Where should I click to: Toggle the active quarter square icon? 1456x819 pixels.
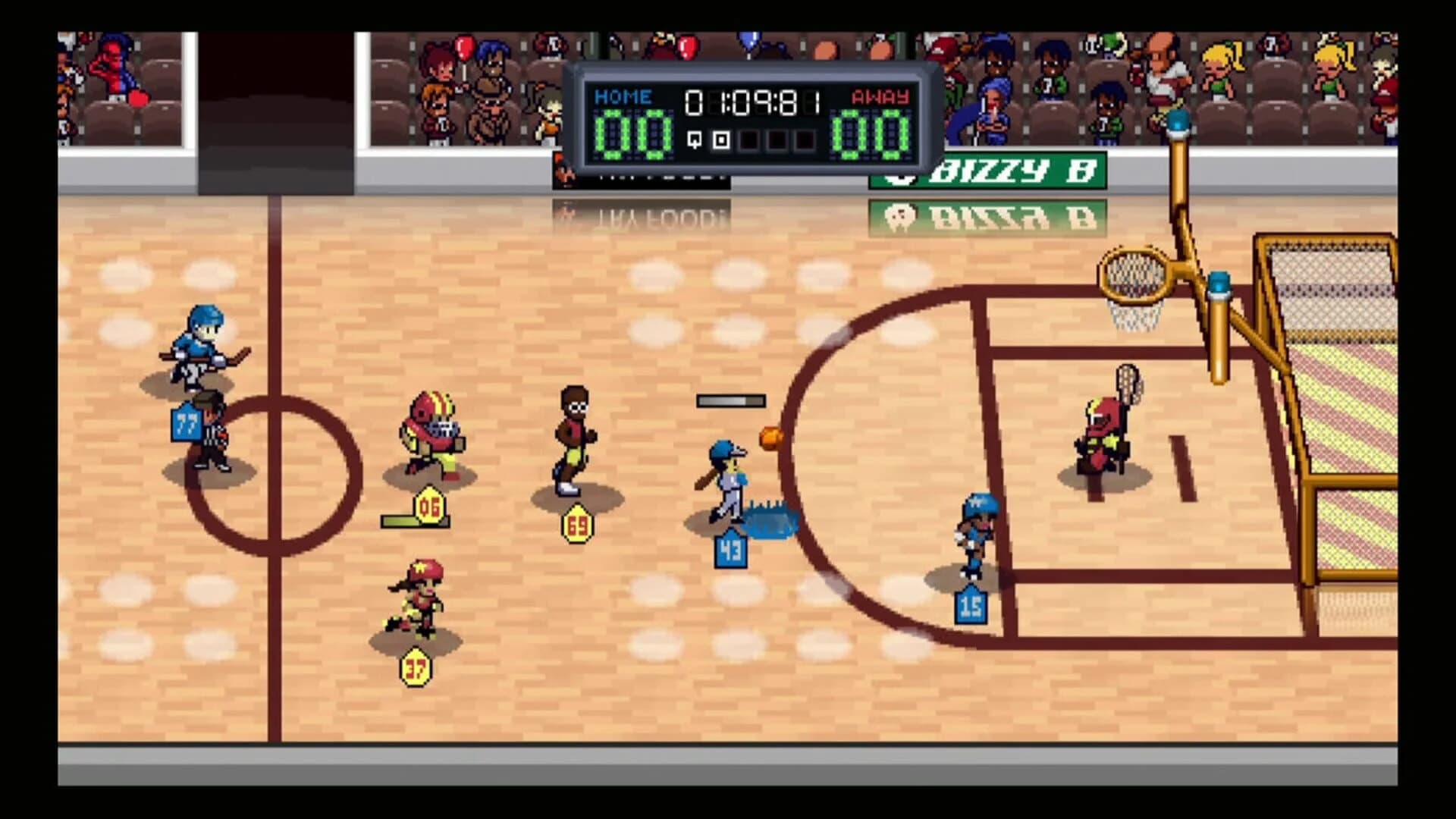721,140
